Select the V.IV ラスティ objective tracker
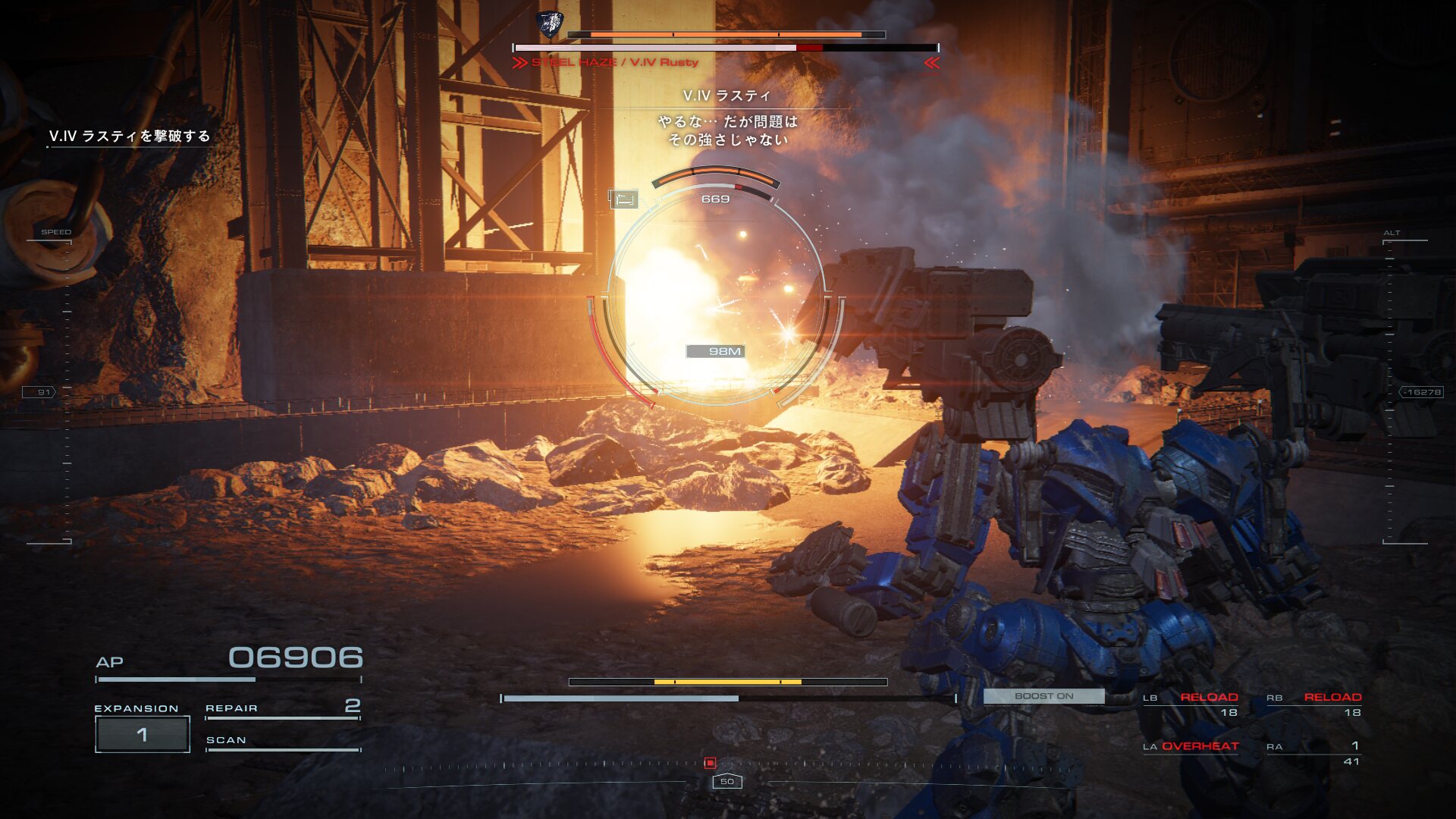 coord(130,136)
